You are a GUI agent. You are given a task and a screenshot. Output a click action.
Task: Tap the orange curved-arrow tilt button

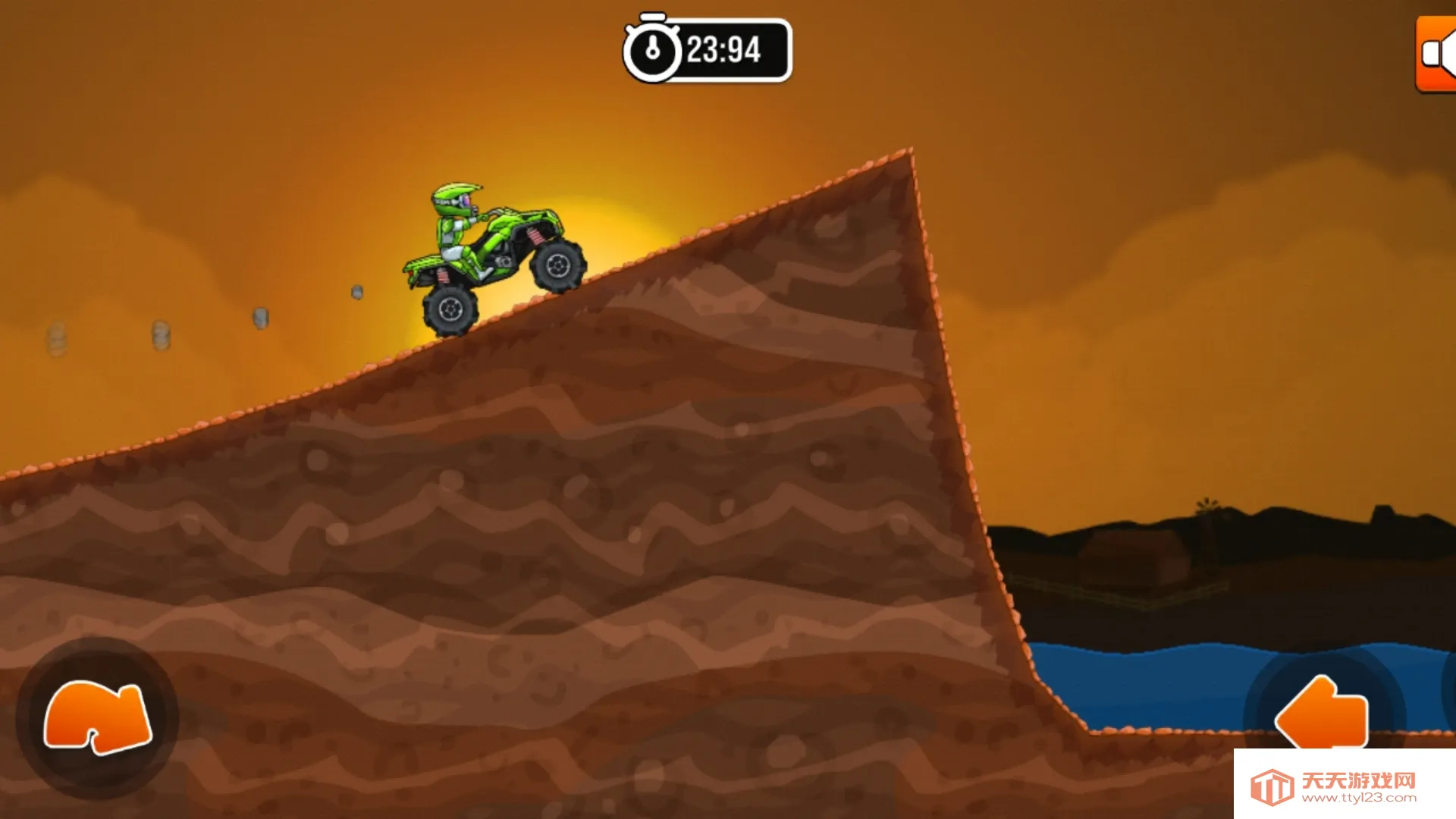[x=98, y=717]
